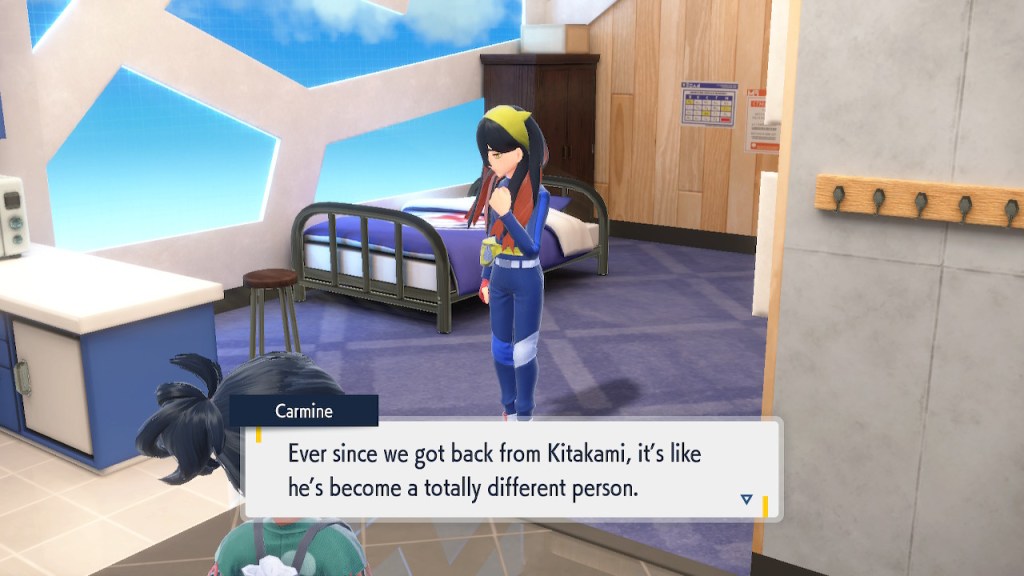Advance dialogue with the blue arrow indicator

(x=746, y=499)
